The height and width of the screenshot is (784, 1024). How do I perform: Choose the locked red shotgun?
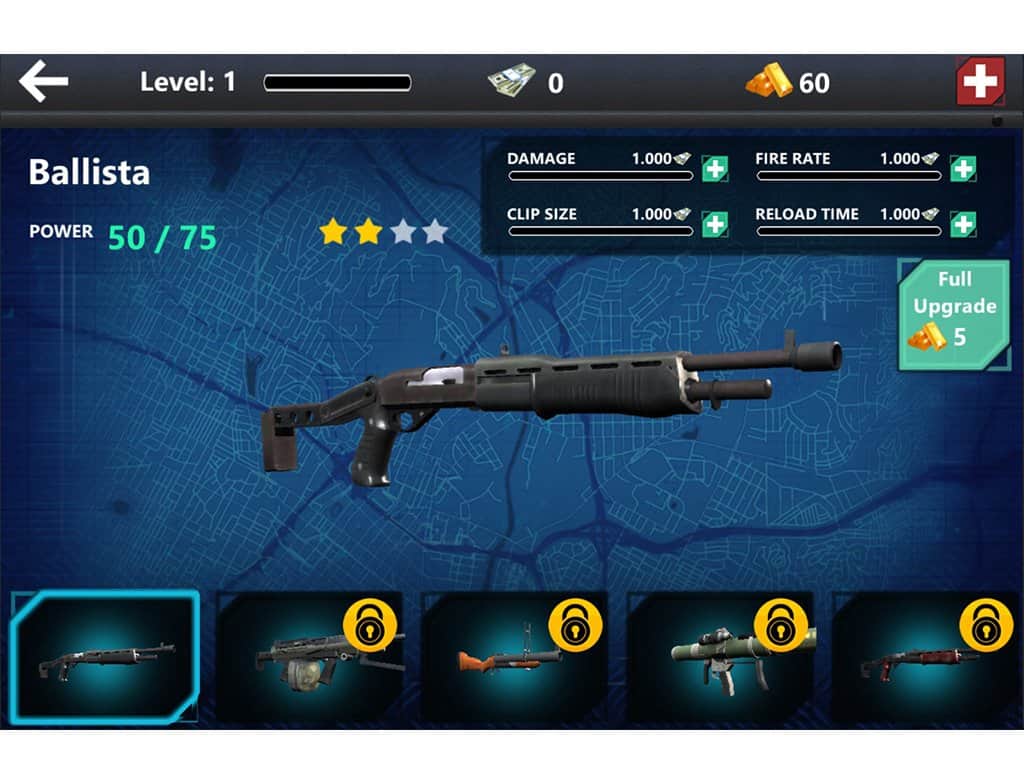(x=926, y=655)
